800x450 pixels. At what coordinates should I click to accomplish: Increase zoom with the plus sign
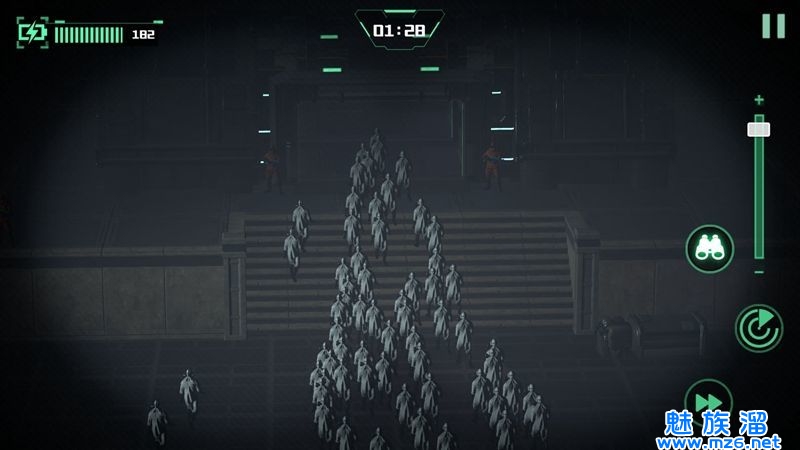coord(759,100)
